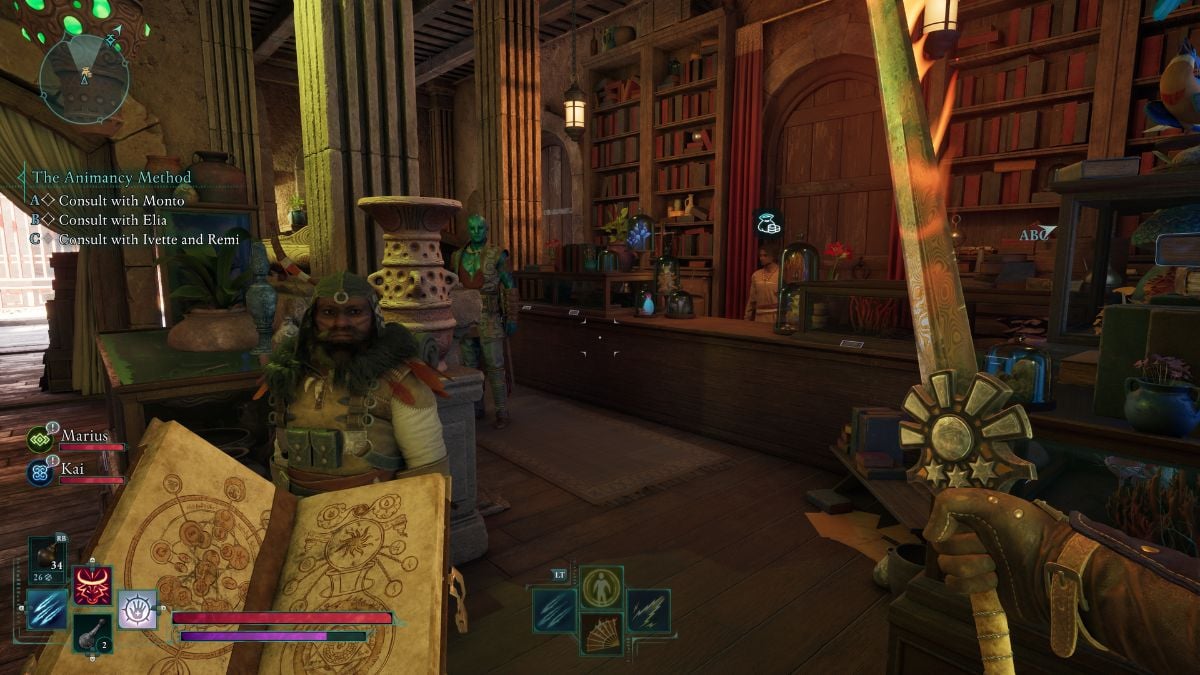Open The Animancy Method quest tracker
Viewport: 1200px width, 675px height.
point(111,177)
